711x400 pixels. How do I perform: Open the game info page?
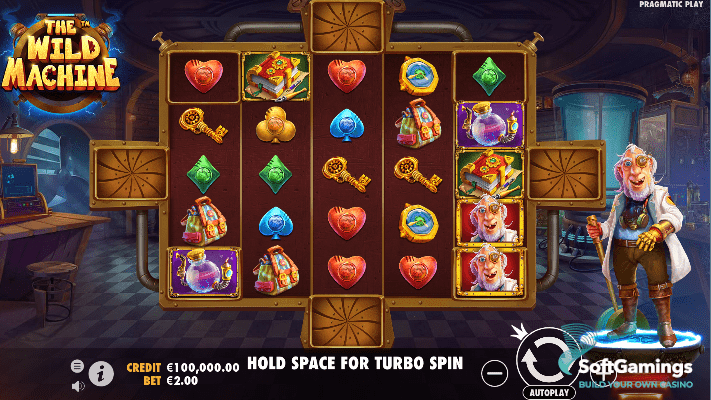(x=101, y=373)
